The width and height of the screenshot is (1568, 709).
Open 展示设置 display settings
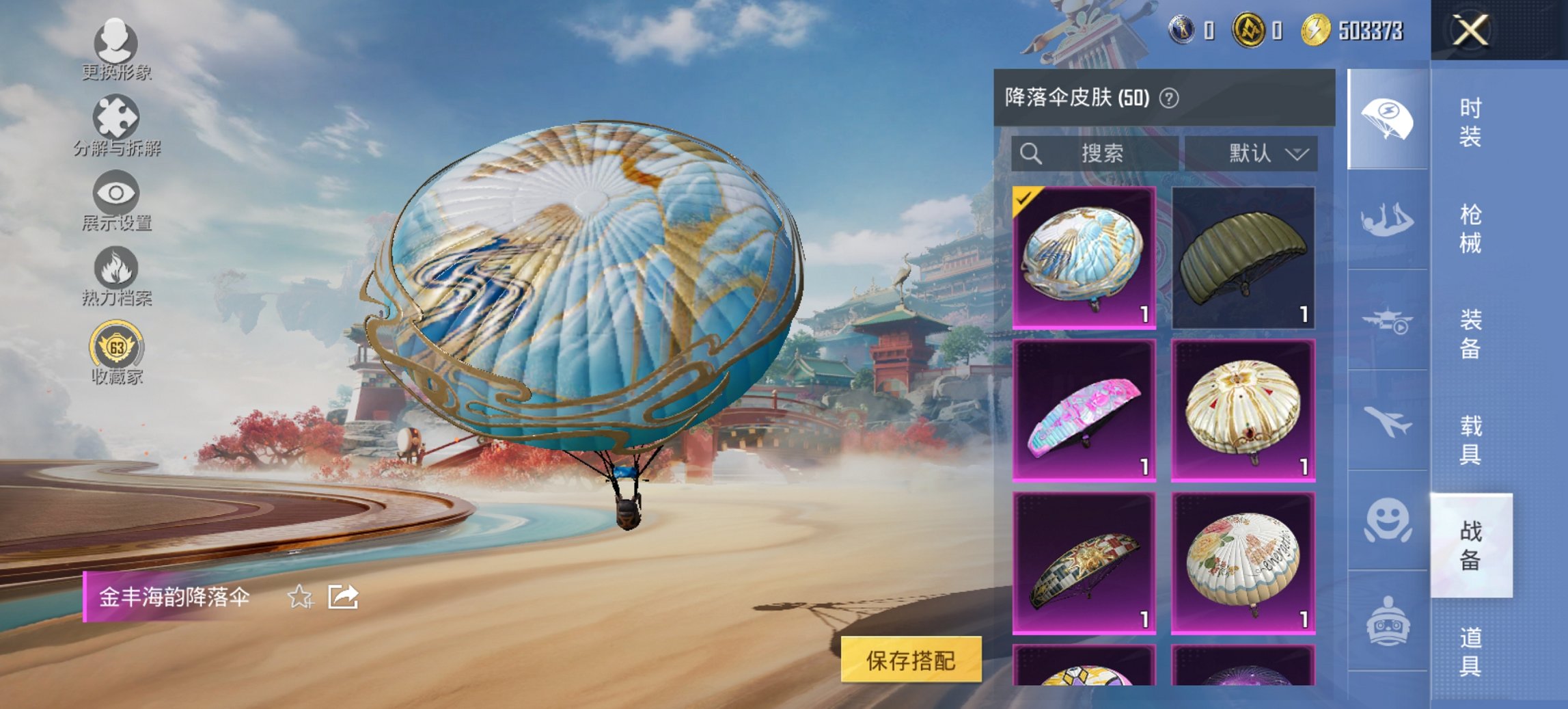pos(117,200)
